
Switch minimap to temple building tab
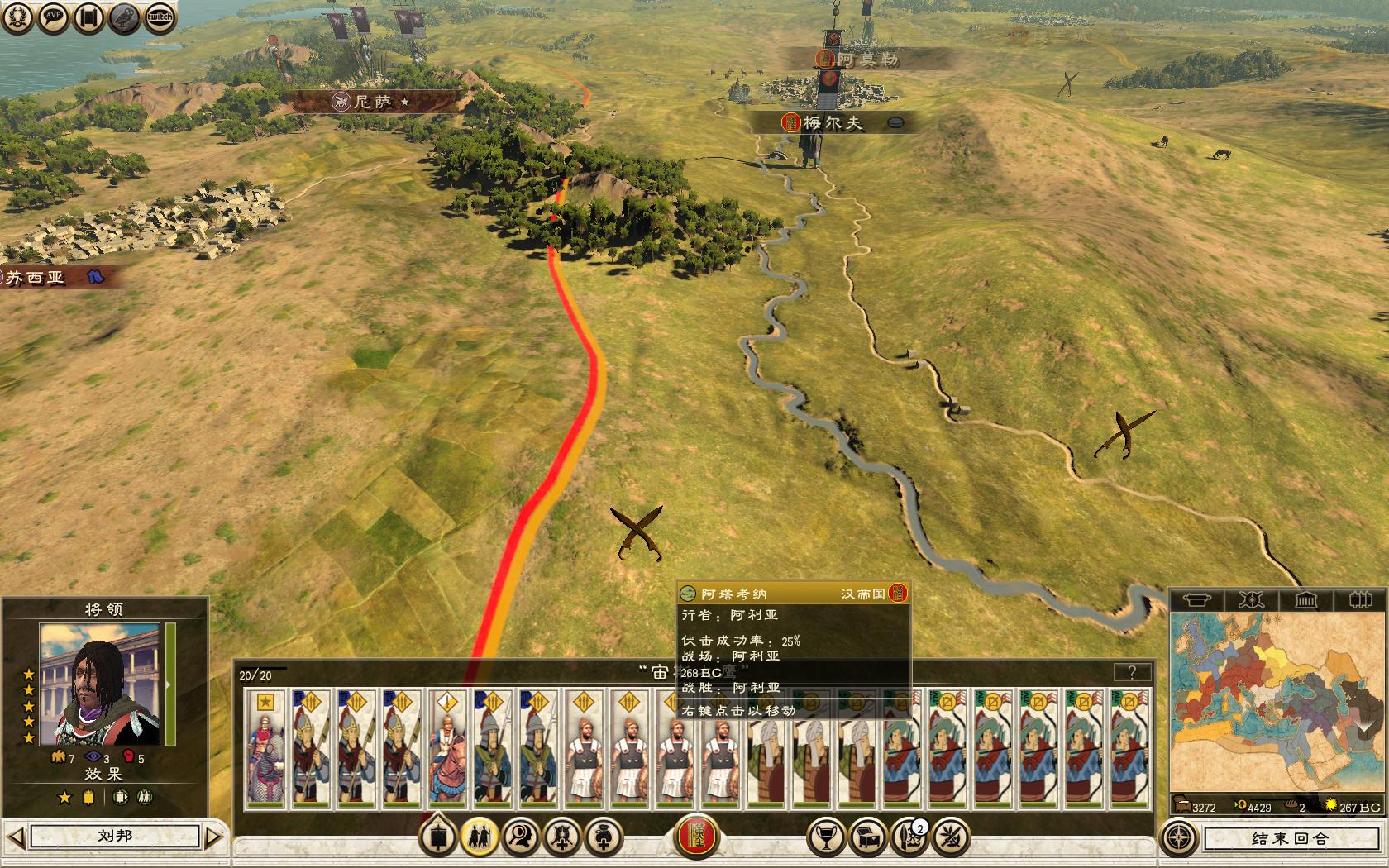[x=1305, y=599]
